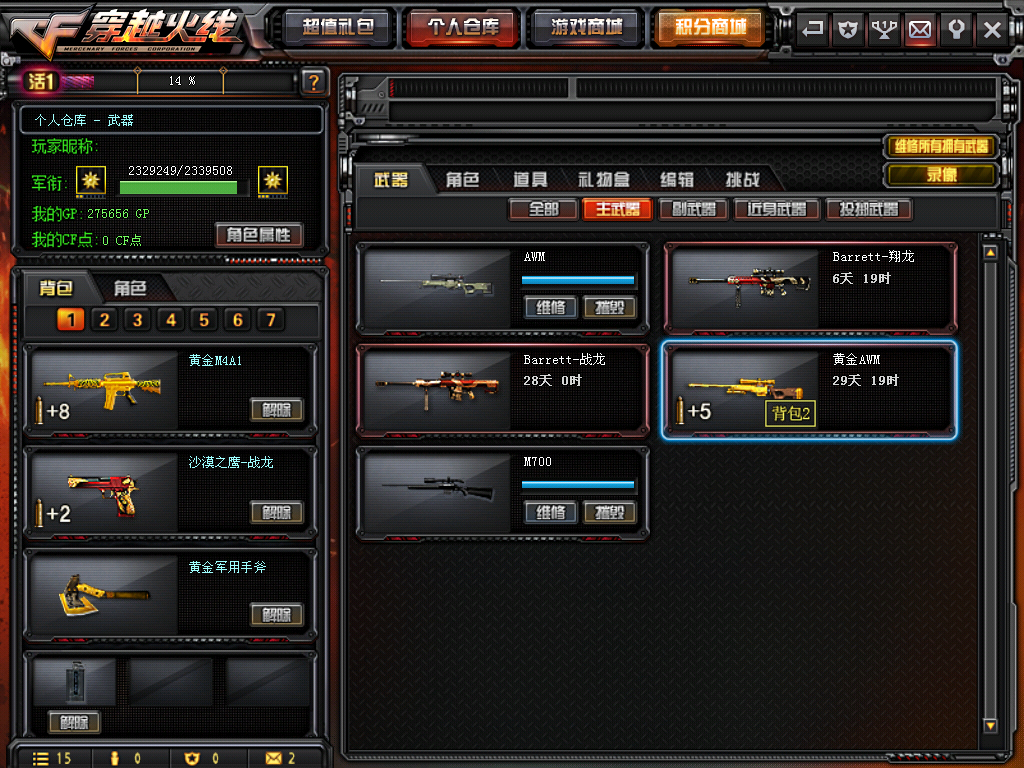Select the Barrett-翔龙 weapon card
1024x768 pixels.
tap(811, 288)
